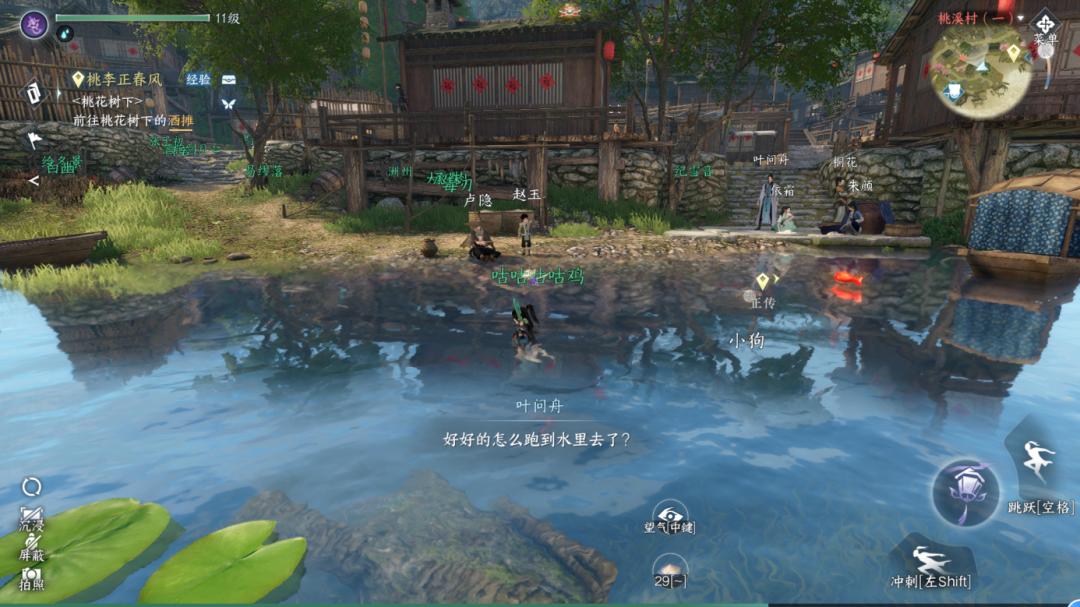This screenshot has width=1080, height=607.
Task: Open the circular minimap
Action: tap(980, 70)
